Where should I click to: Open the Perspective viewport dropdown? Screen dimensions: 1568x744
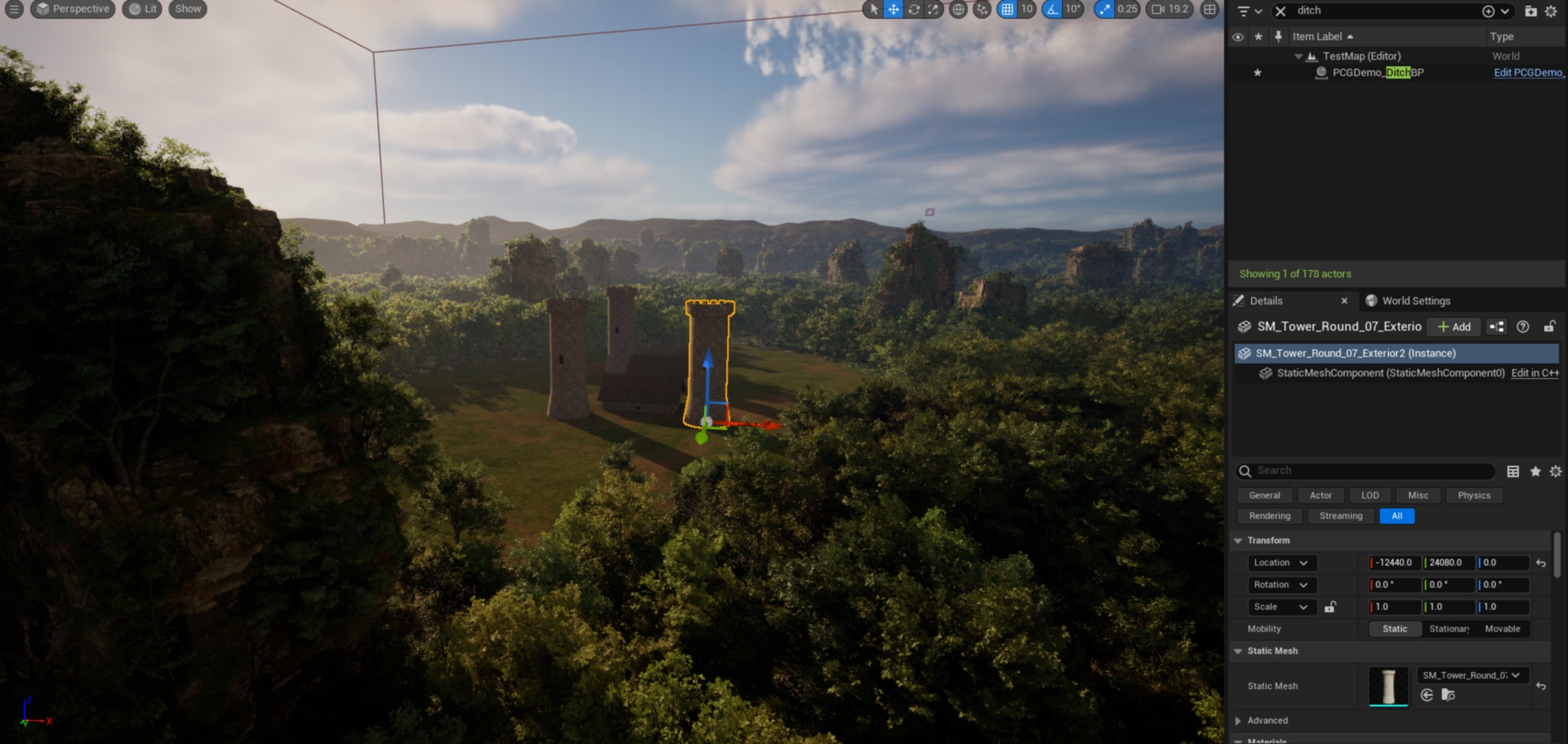[73, 10]
